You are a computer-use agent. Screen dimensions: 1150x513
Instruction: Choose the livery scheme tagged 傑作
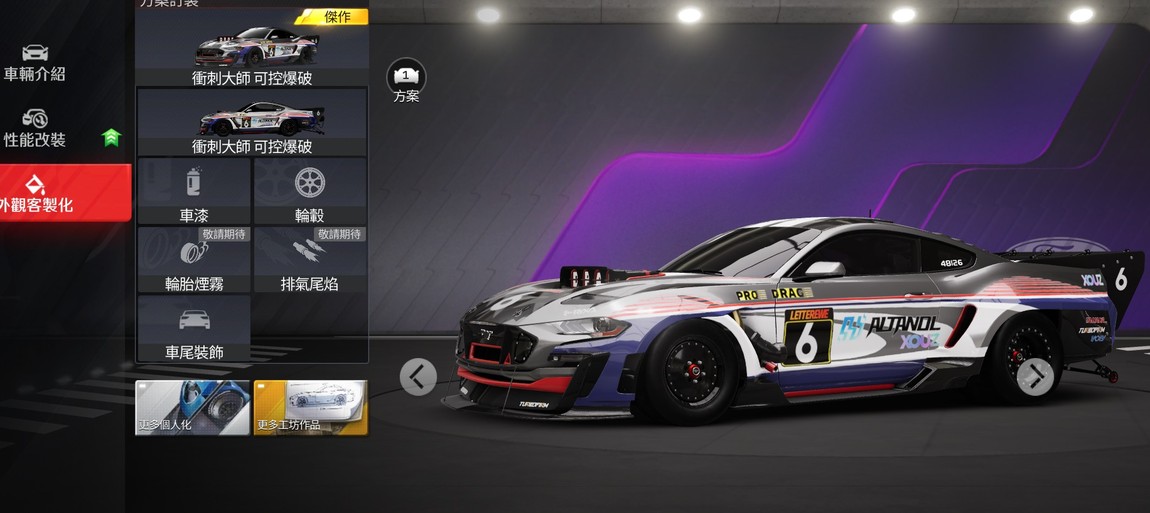click(252, 48)
